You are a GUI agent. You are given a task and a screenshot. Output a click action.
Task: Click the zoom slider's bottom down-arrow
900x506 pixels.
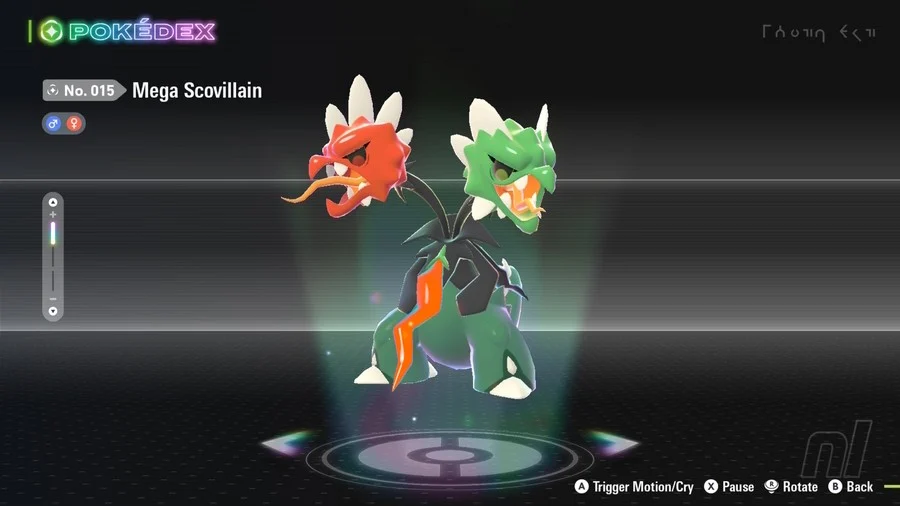(x=53, y=311)
